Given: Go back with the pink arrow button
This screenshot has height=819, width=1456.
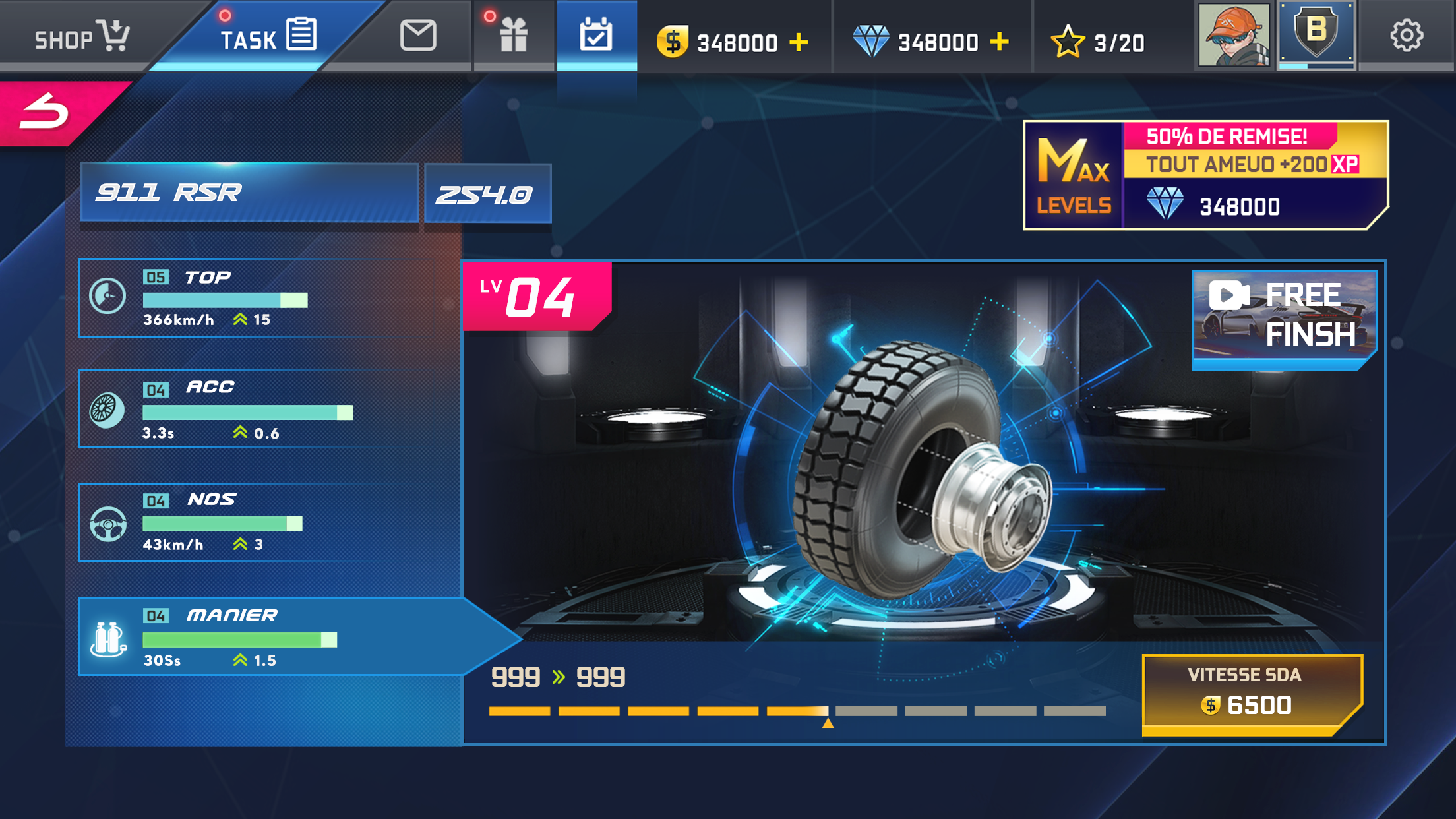Looking at the screenshot, I should [46, 111].
